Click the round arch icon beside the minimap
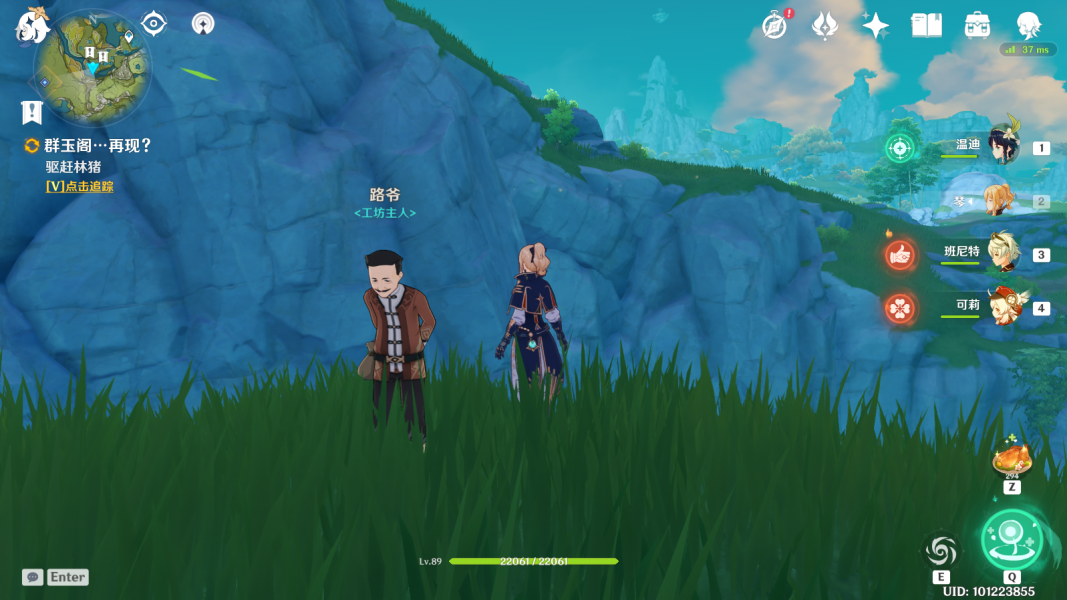Screen dimensions: 1067x600 point(203,23)
